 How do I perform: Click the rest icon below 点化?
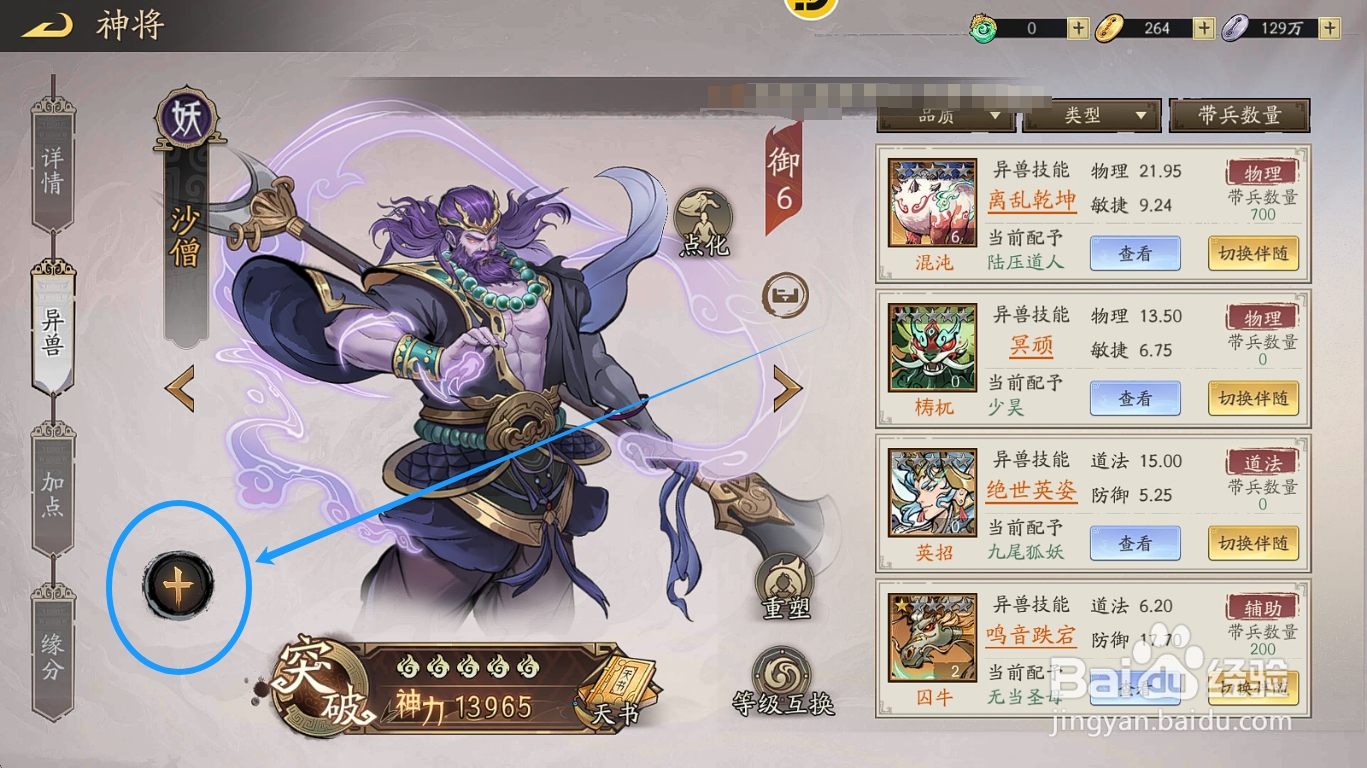pos(784,297)
